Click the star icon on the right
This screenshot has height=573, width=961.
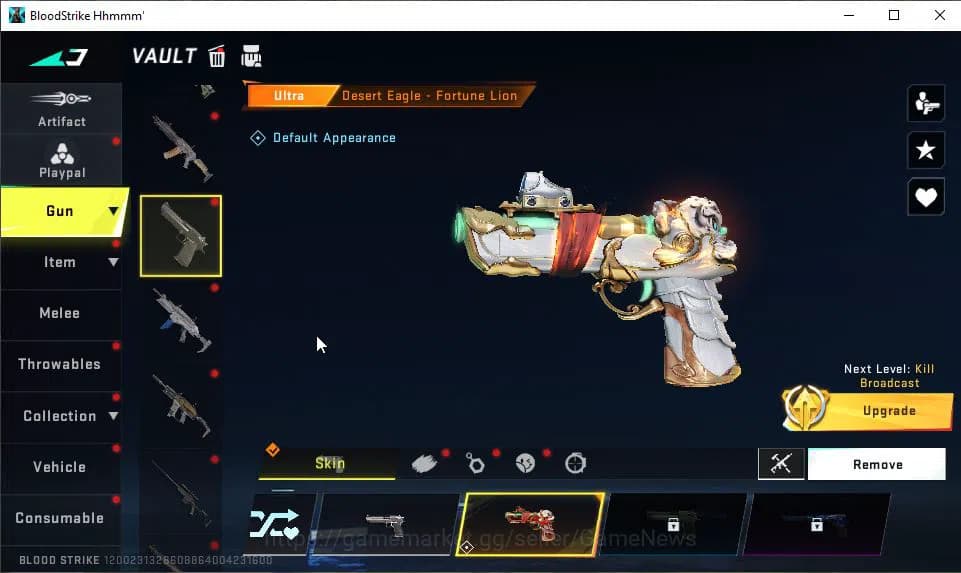926,150
